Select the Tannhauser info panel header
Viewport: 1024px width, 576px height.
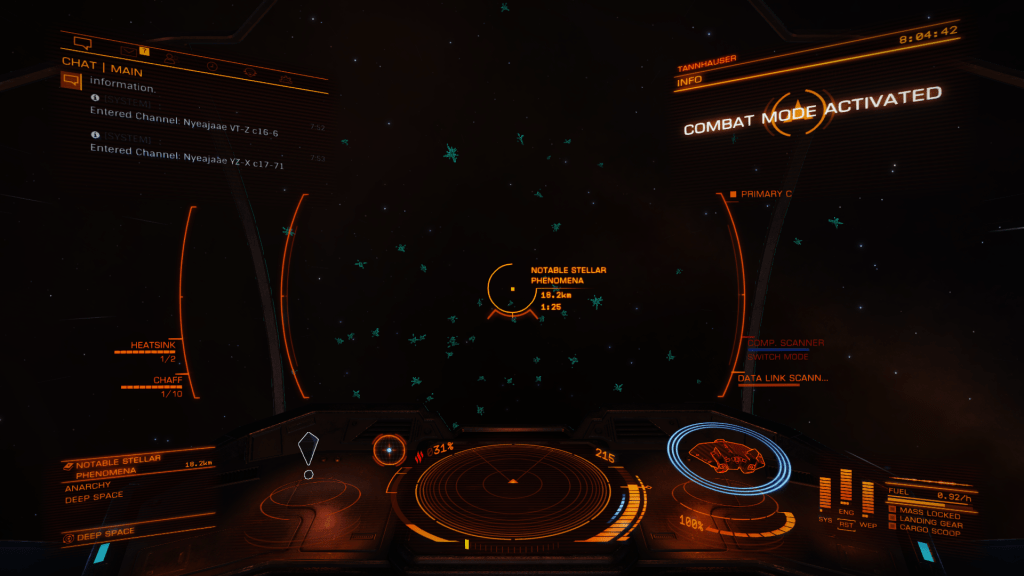tap(710, 62)
